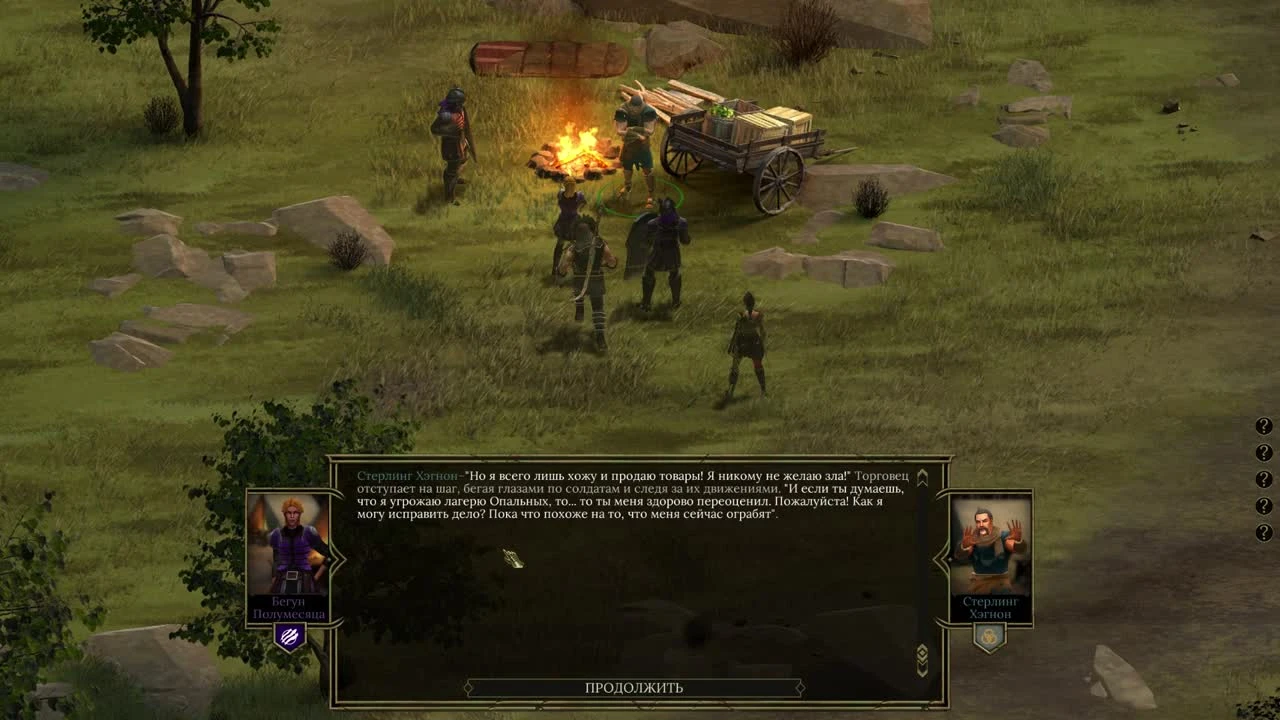The width and height of the screenshot is (1280, 720).
Task: Click the downward chevron below the dialogue text
Action: [920, 666]
